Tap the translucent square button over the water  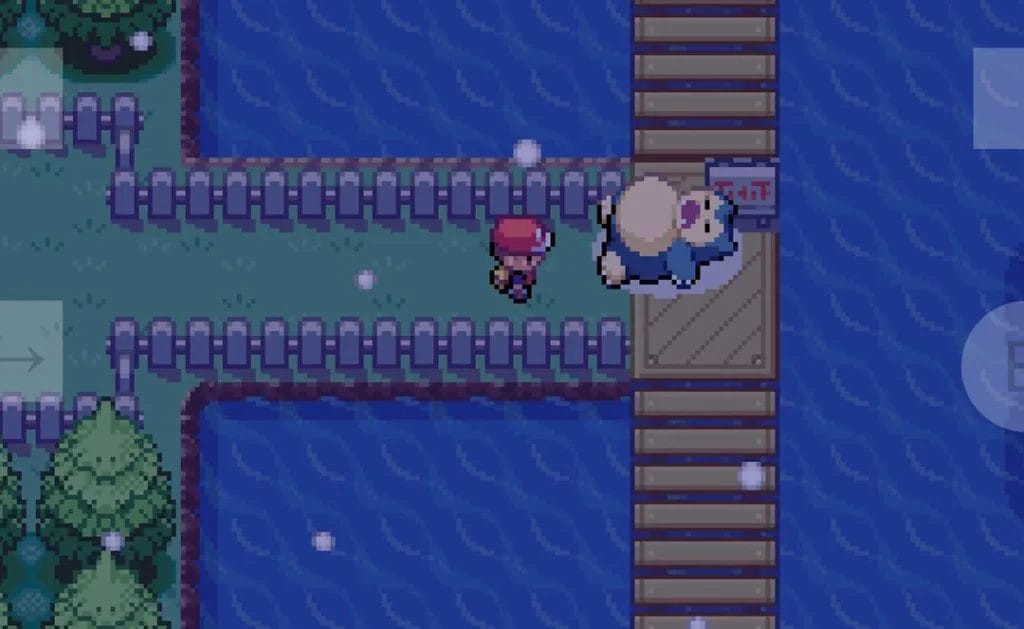tap(998, 98)
